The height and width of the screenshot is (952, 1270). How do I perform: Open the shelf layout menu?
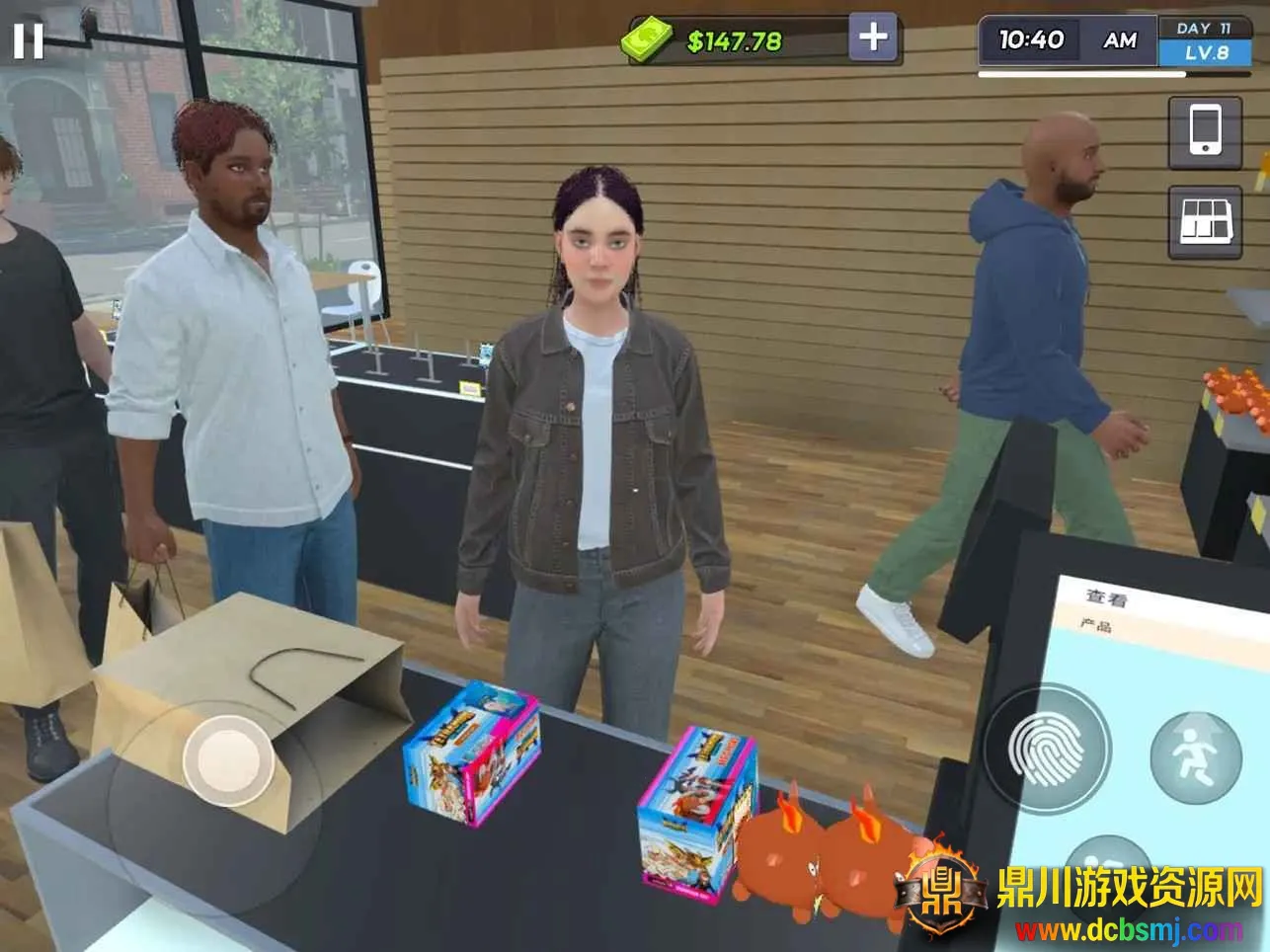click(x=1205, y=221)
